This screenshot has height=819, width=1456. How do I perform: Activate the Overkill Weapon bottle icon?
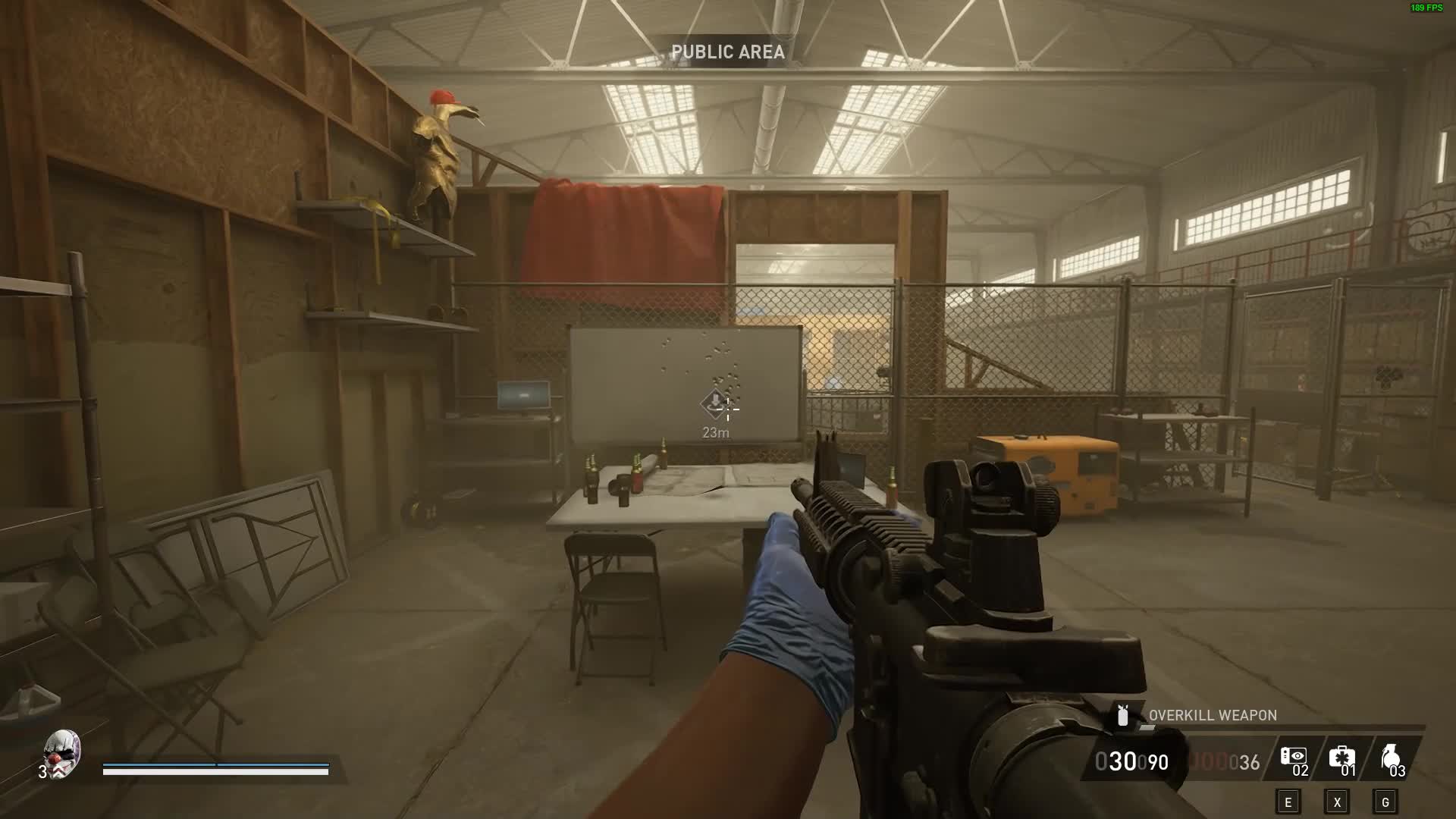(x=1123, y=715)
